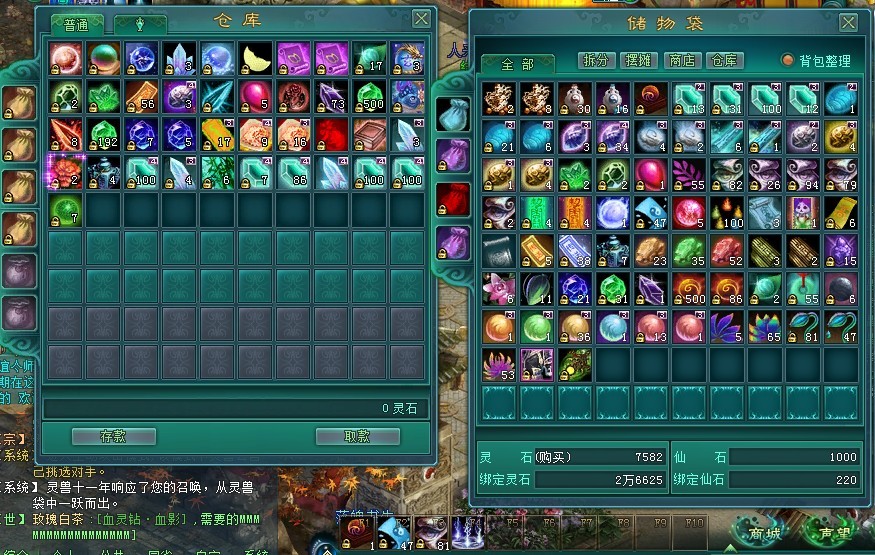Select the green gem stack of 192

point(104,135)
